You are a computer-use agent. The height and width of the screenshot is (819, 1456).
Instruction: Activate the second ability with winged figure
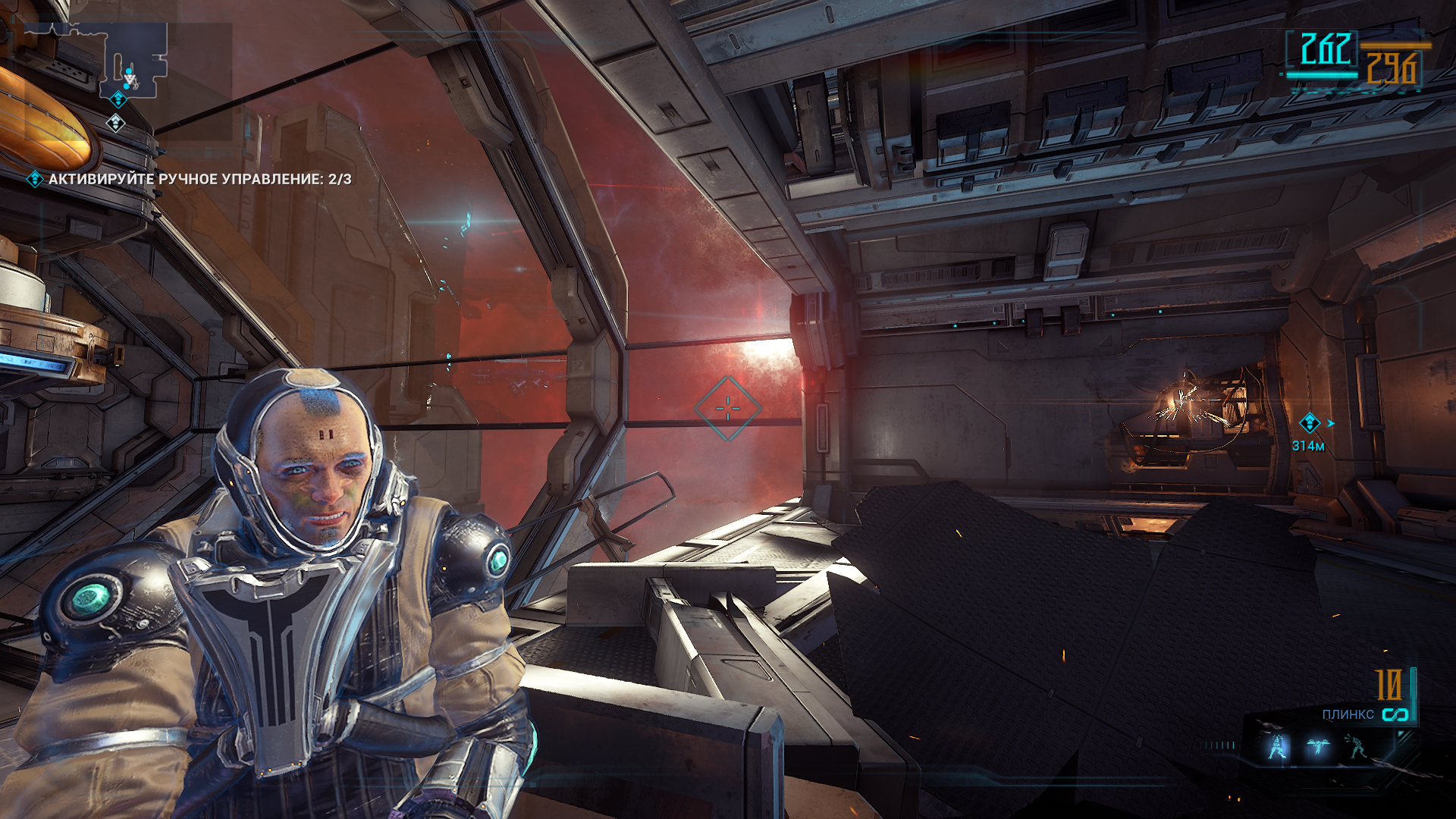point(1317,747)
